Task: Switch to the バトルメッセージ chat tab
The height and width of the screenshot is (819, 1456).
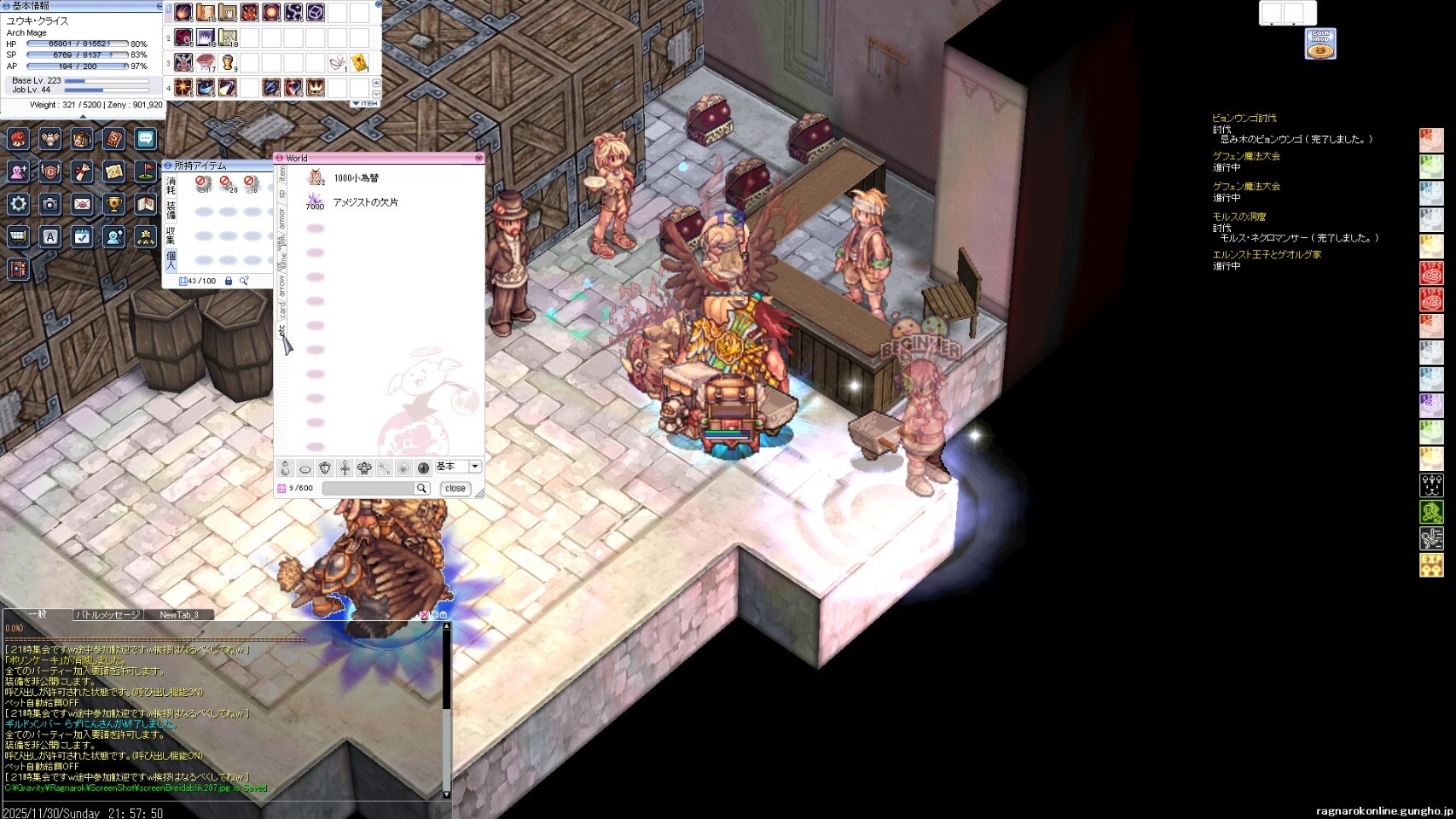Action: [107, 615]
